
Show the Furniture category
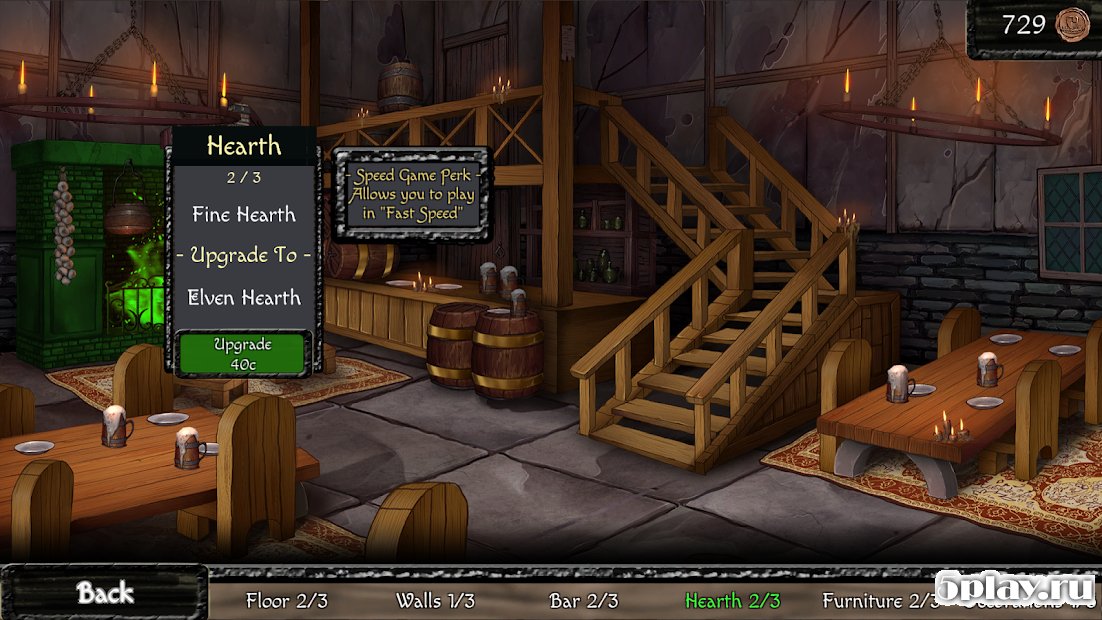[x=876, y=601]
